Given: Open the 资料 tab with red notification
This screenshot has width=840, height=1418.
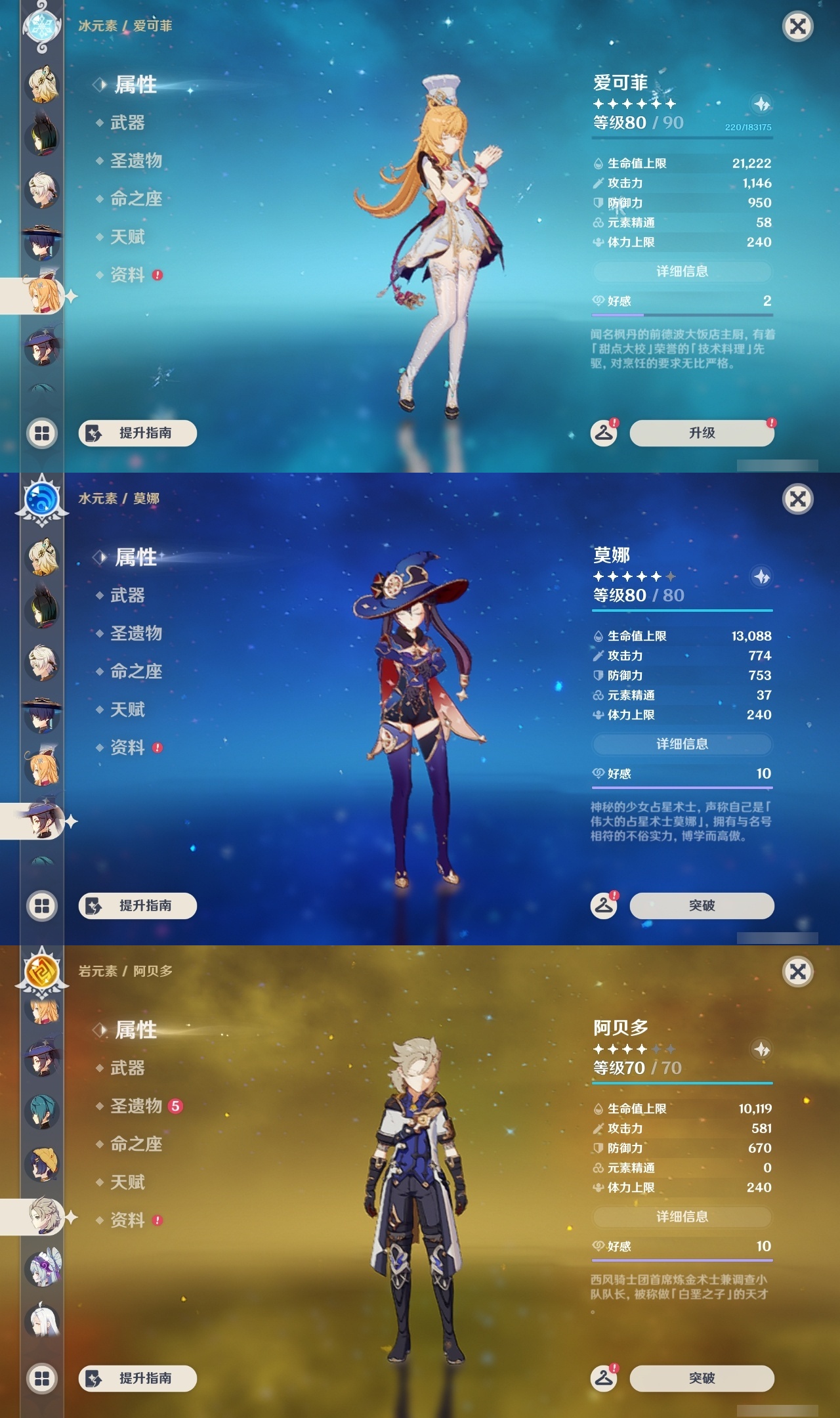Looking at the screenshot, I should tap(127, 275).
